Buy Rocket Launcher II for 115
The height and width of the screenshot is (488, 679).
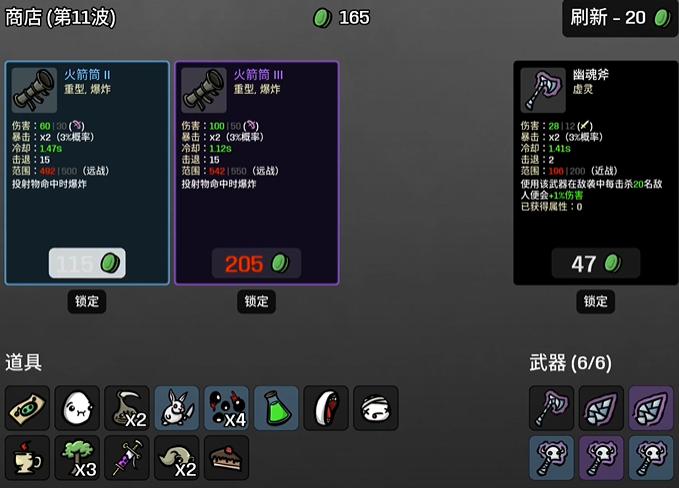87,263
